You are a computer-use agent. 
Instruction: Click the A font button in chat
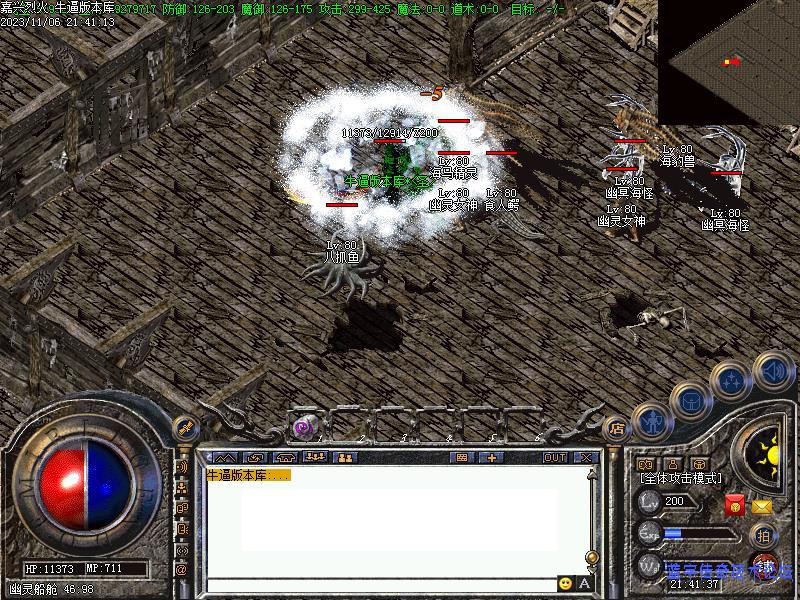click(x=585, y=583)
